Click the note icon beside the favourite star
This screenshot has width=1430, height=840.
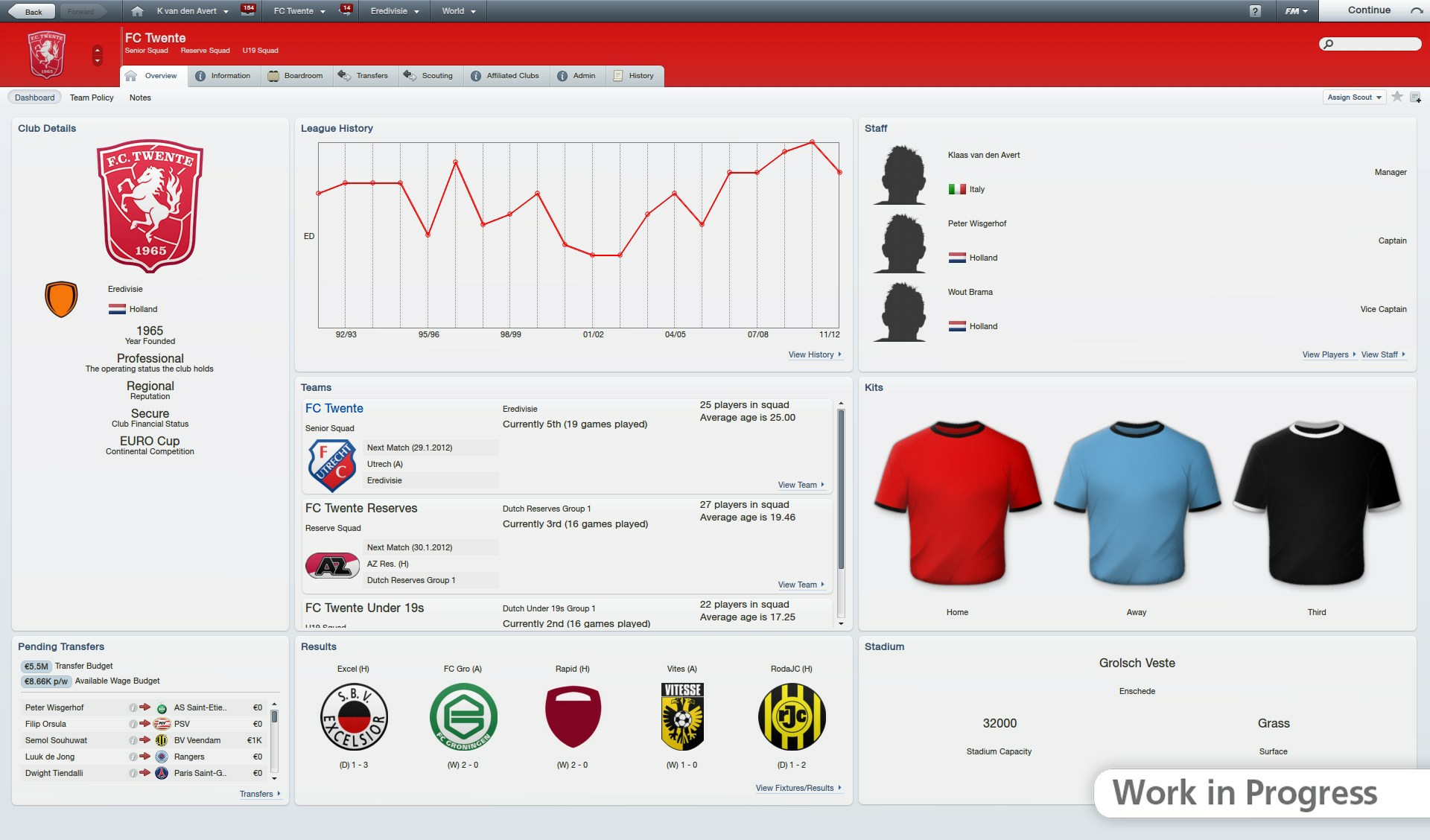(x=1416, y=97)
